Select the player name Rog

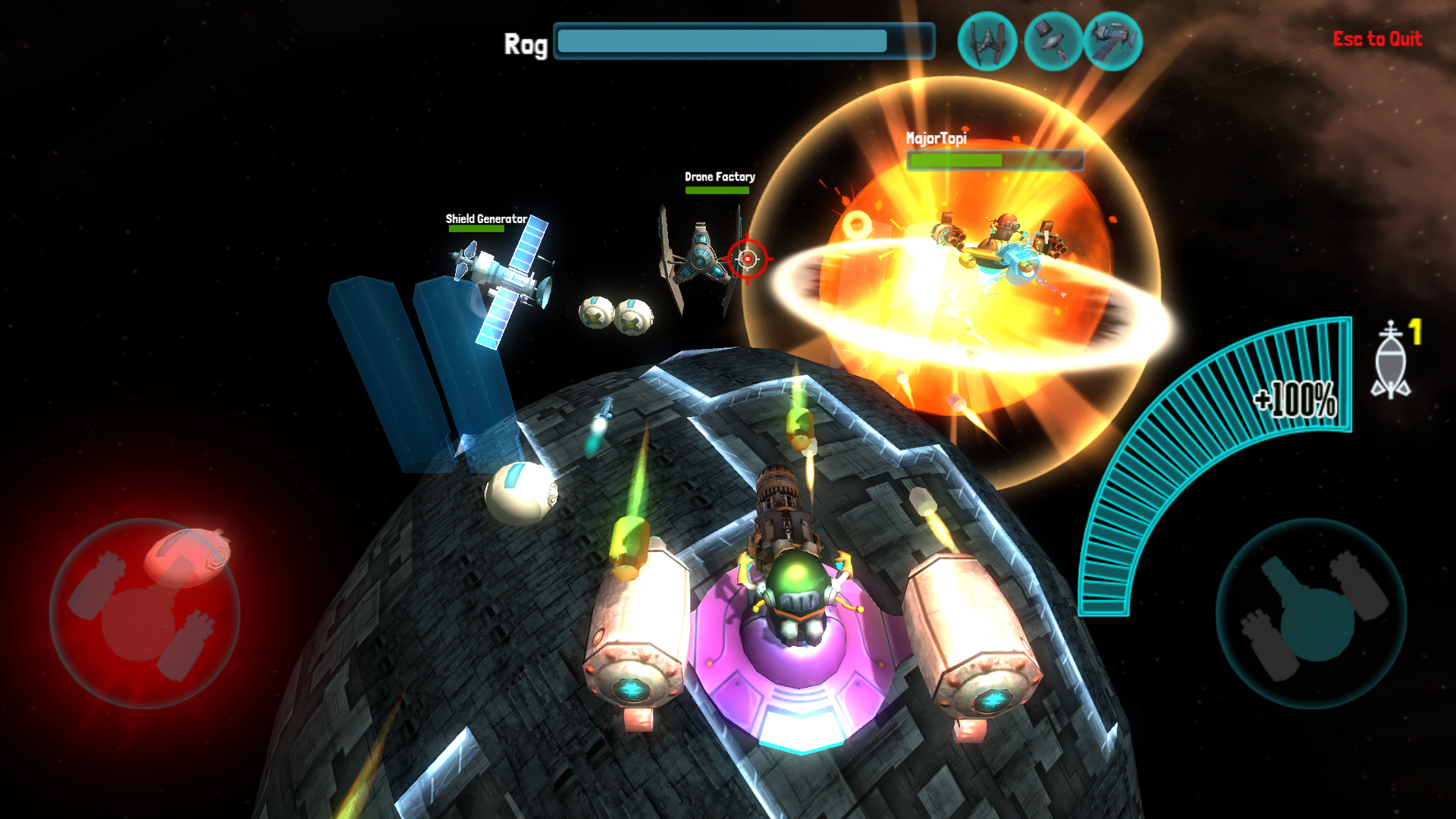tap(526, 44)
